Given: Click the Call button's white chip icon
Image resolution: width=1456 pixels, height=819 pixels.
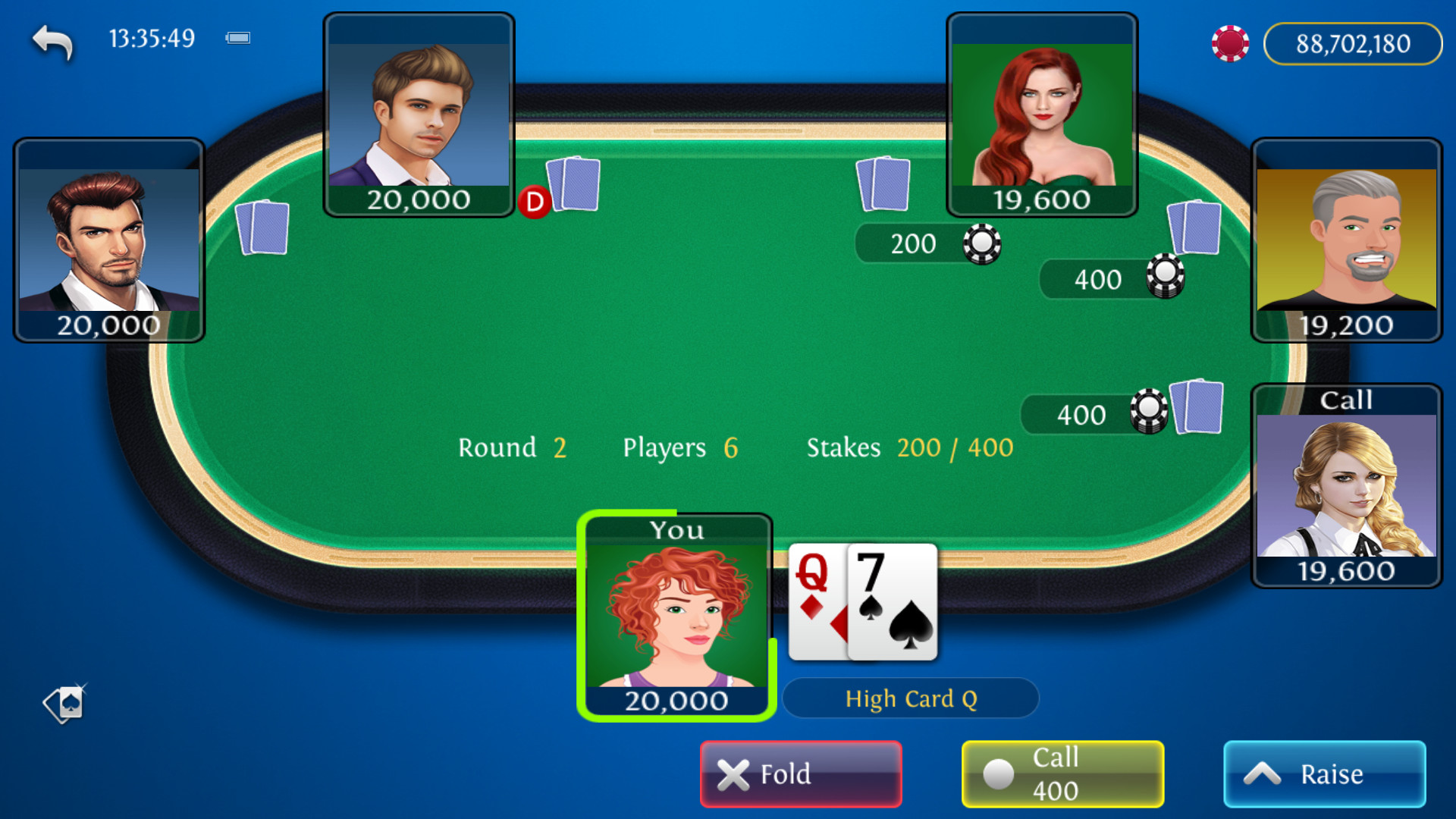Looking at the screenshot, I should coord(999,774).
